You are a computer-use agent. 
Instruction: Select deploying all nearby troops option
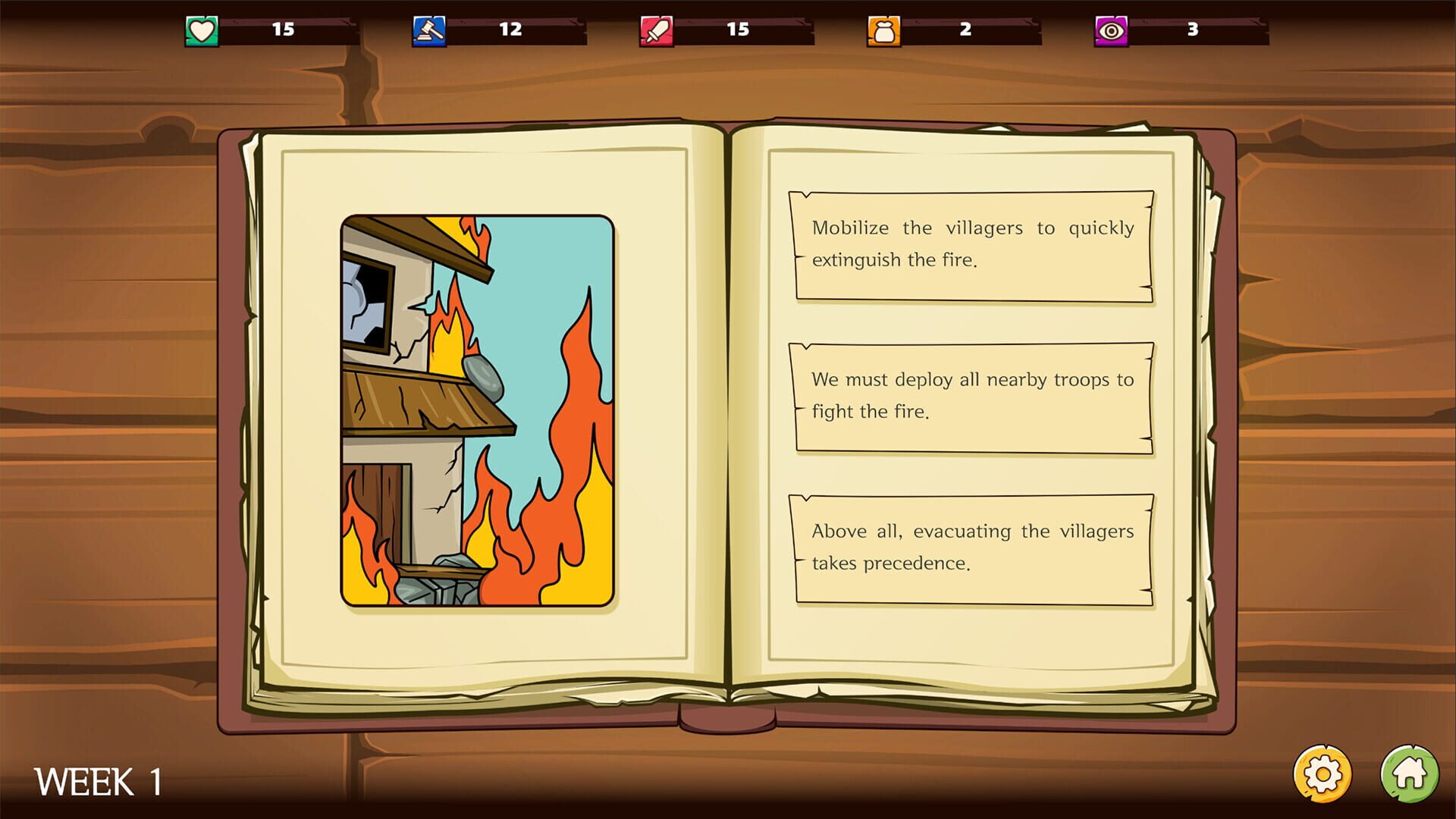click(973, 396)
